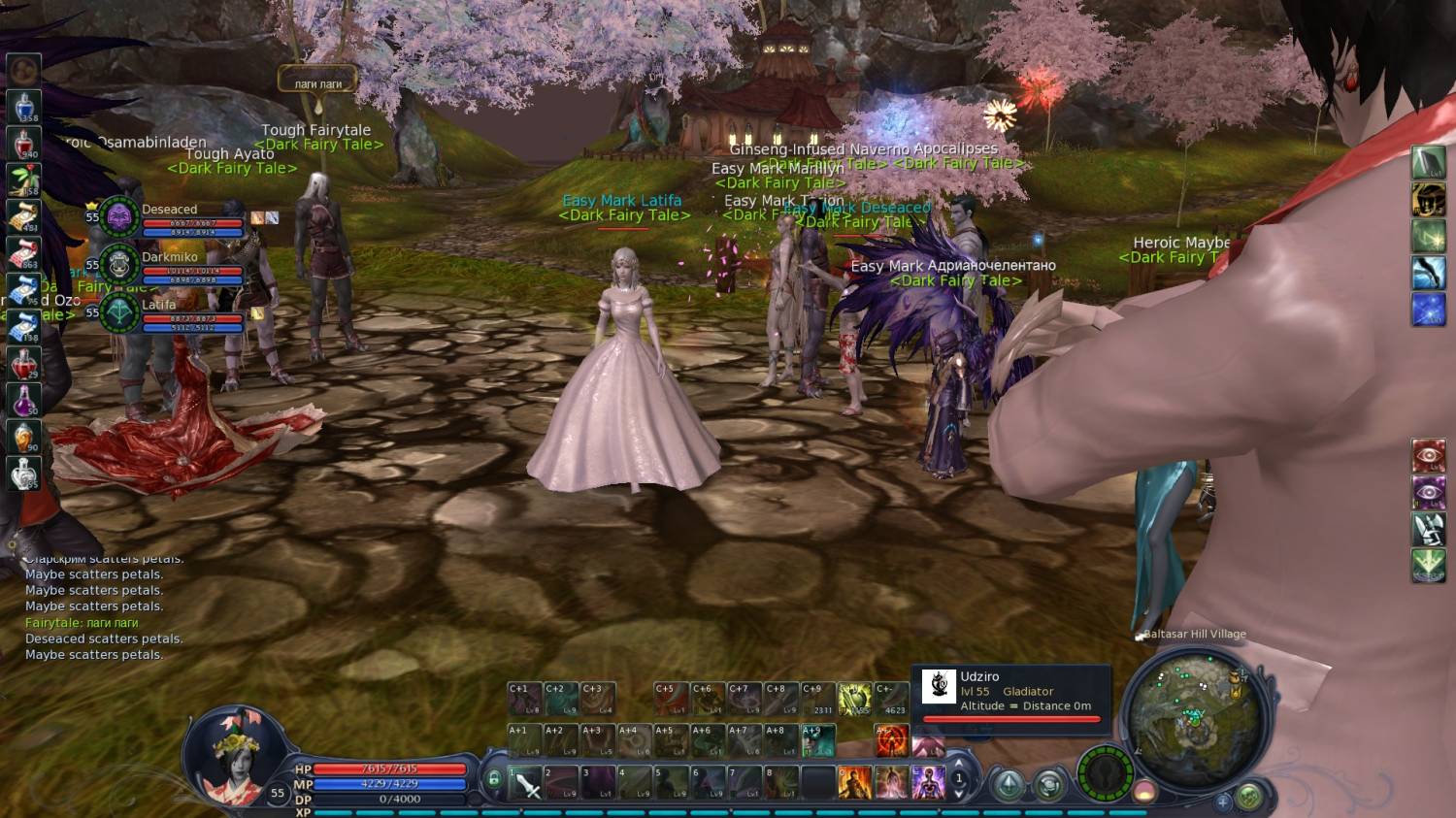Click the Fairytale chat message line

(82, 623)
